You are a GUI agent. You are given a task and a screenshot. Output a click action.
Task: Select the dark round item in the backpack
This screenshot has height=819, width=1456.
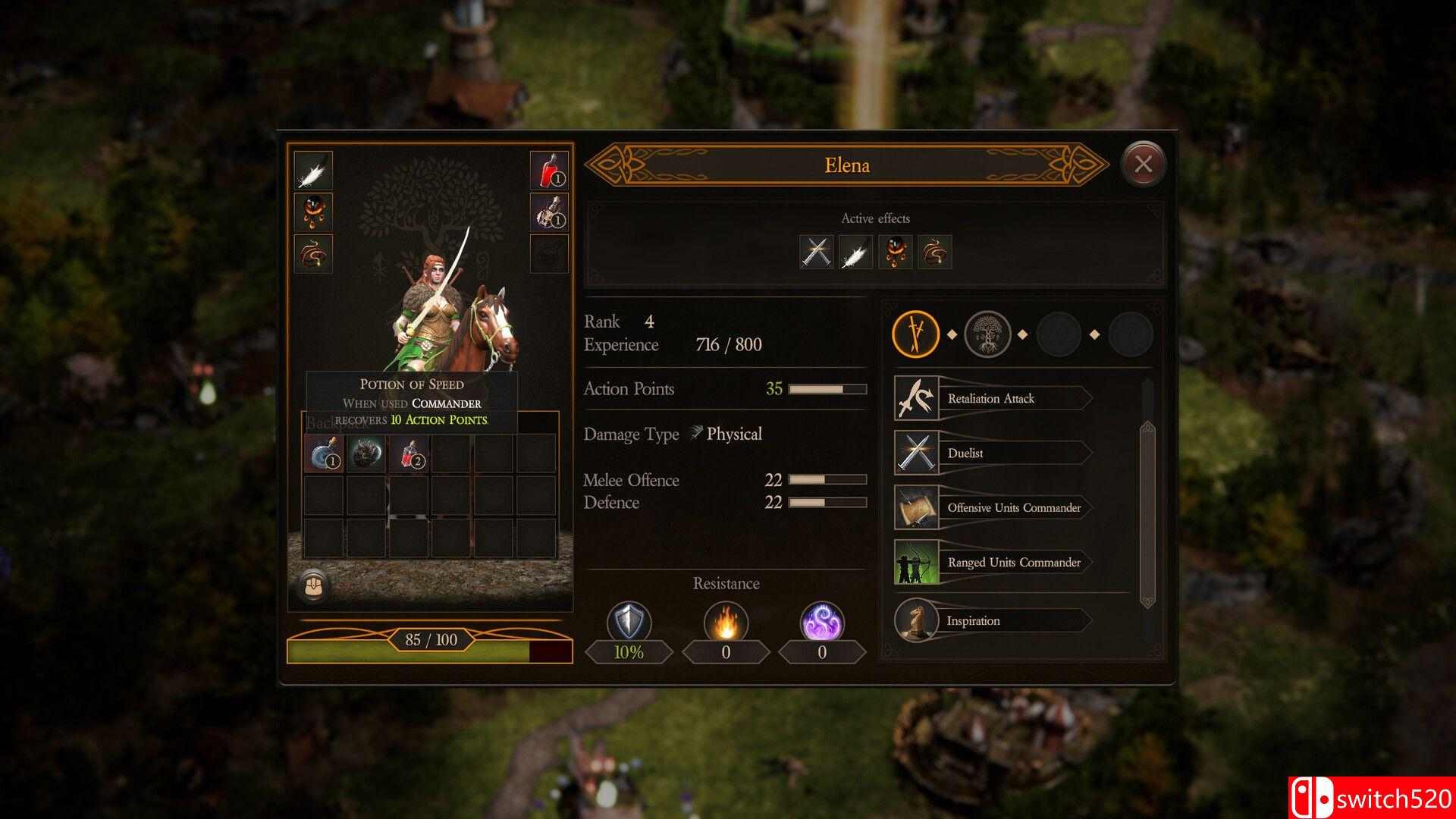[366, 453]
